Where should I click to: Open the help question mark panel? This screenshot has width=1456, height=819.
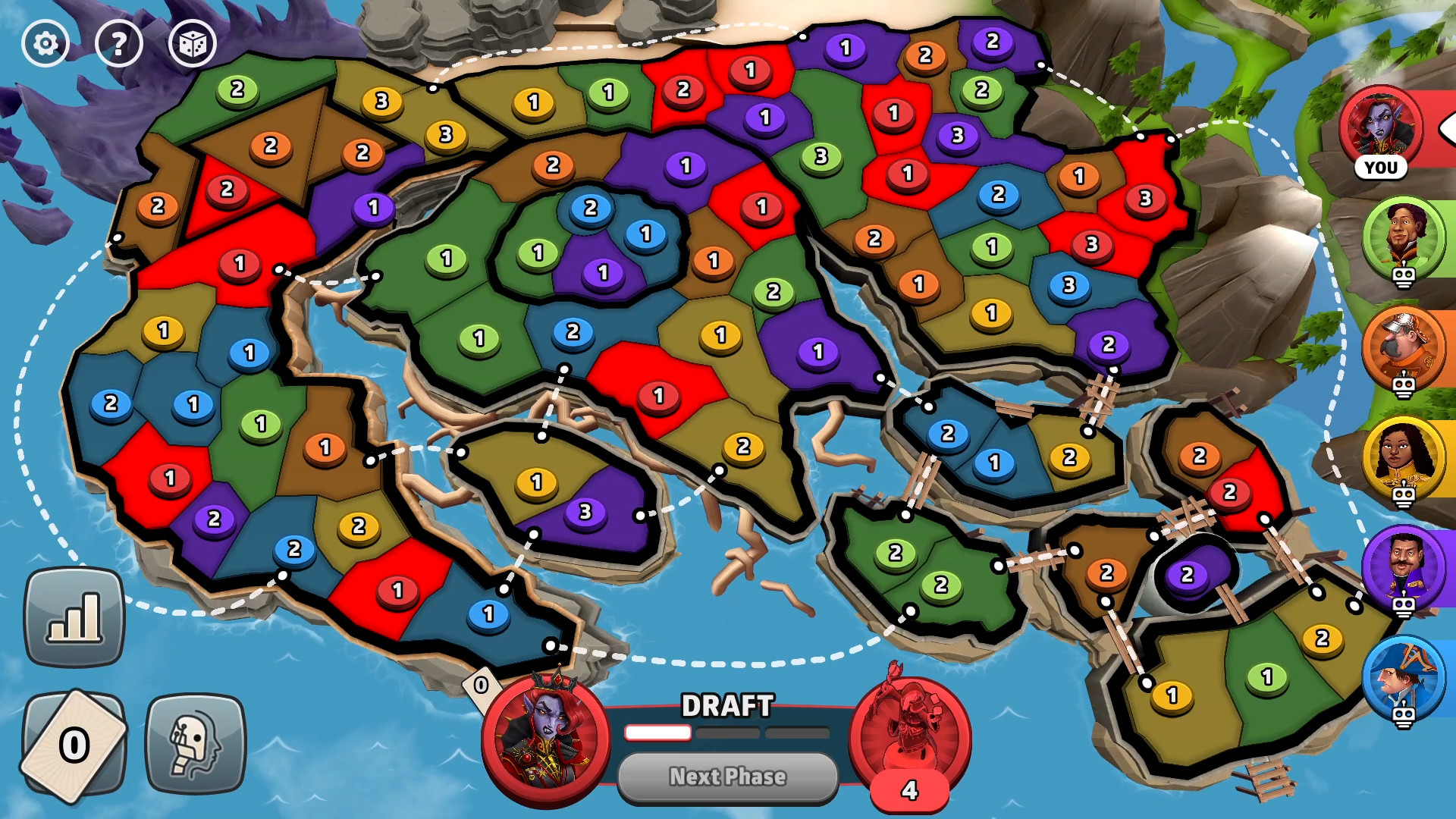pos(119,43)
